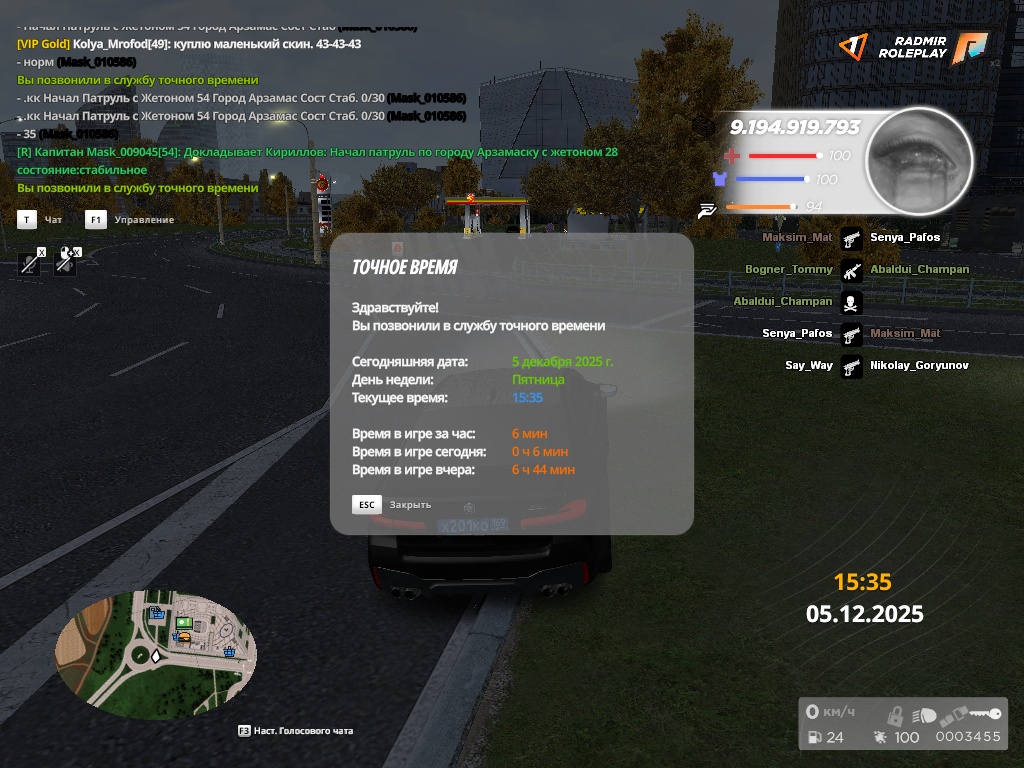Click the Radmir Roleplay logo
The image size is (1024, 768).
click(x=914, y=47)
